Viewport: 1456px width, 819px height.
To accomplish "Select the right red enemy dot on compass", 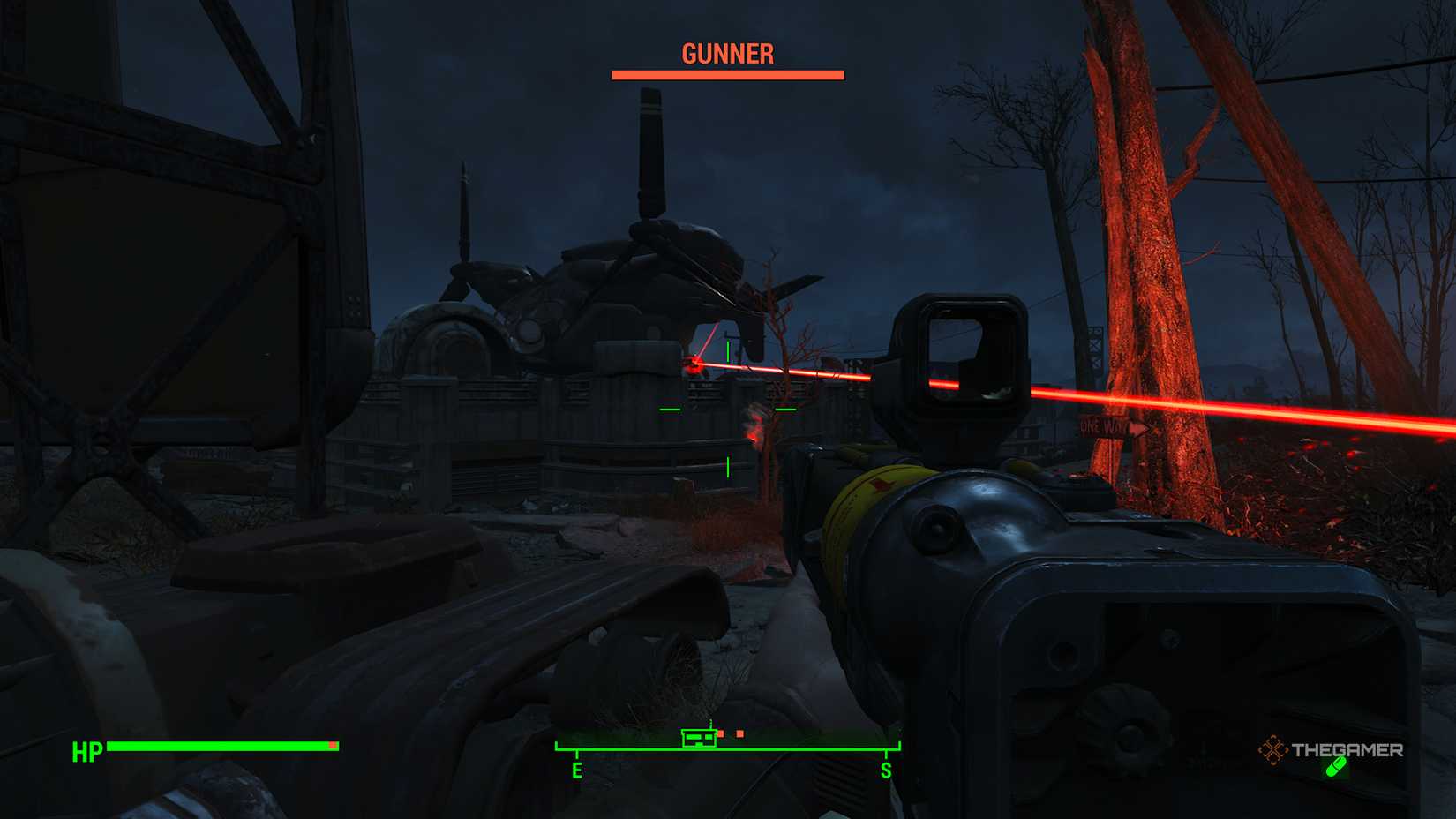I will [x=739, y=733].
